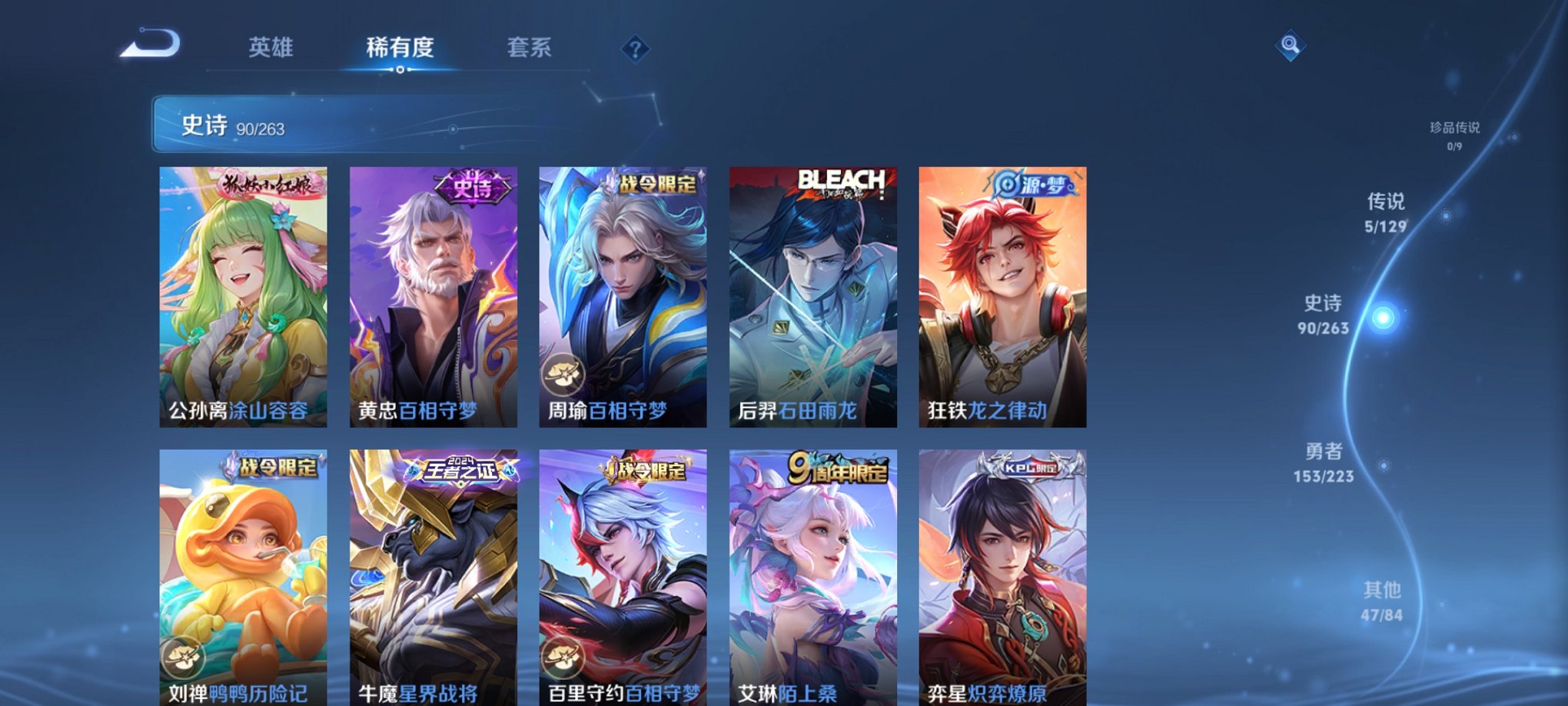Click the help question mark icon
The width and height of the screenshot is (1568, 706).
[635, 48]
